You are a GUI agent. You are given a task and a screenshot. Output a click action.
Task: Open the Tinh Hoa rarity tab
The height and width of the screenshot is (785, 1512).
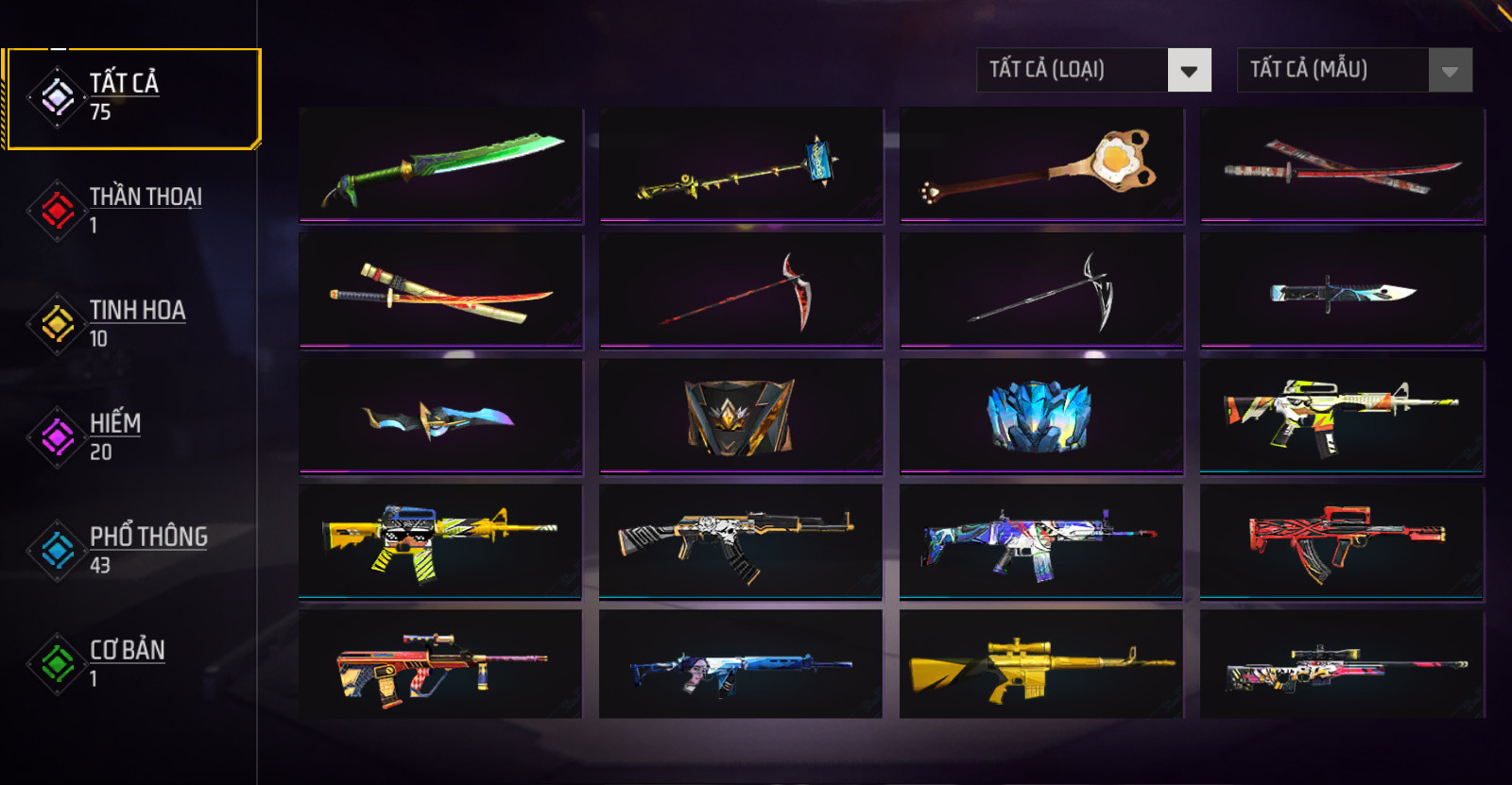(x=132, y=323)
